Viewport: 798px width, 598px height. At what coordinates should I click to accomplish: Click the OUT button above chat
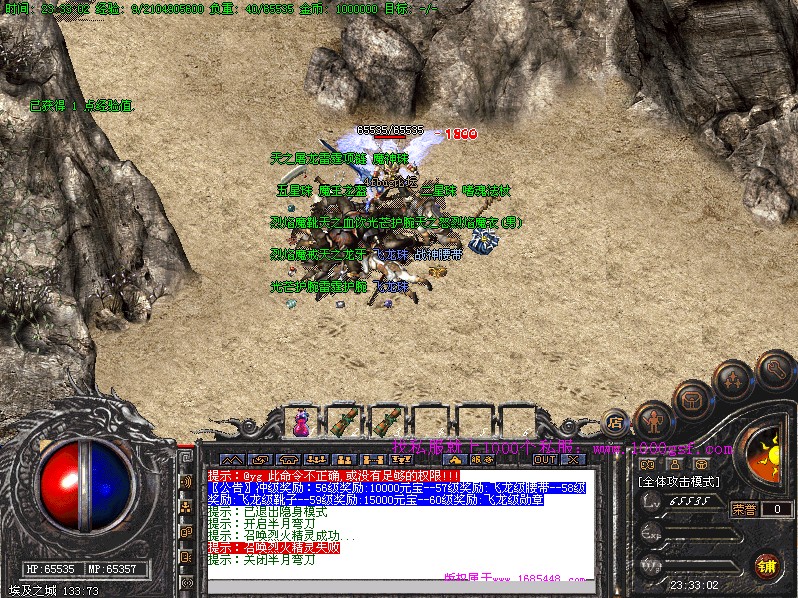tap(544, 460)
